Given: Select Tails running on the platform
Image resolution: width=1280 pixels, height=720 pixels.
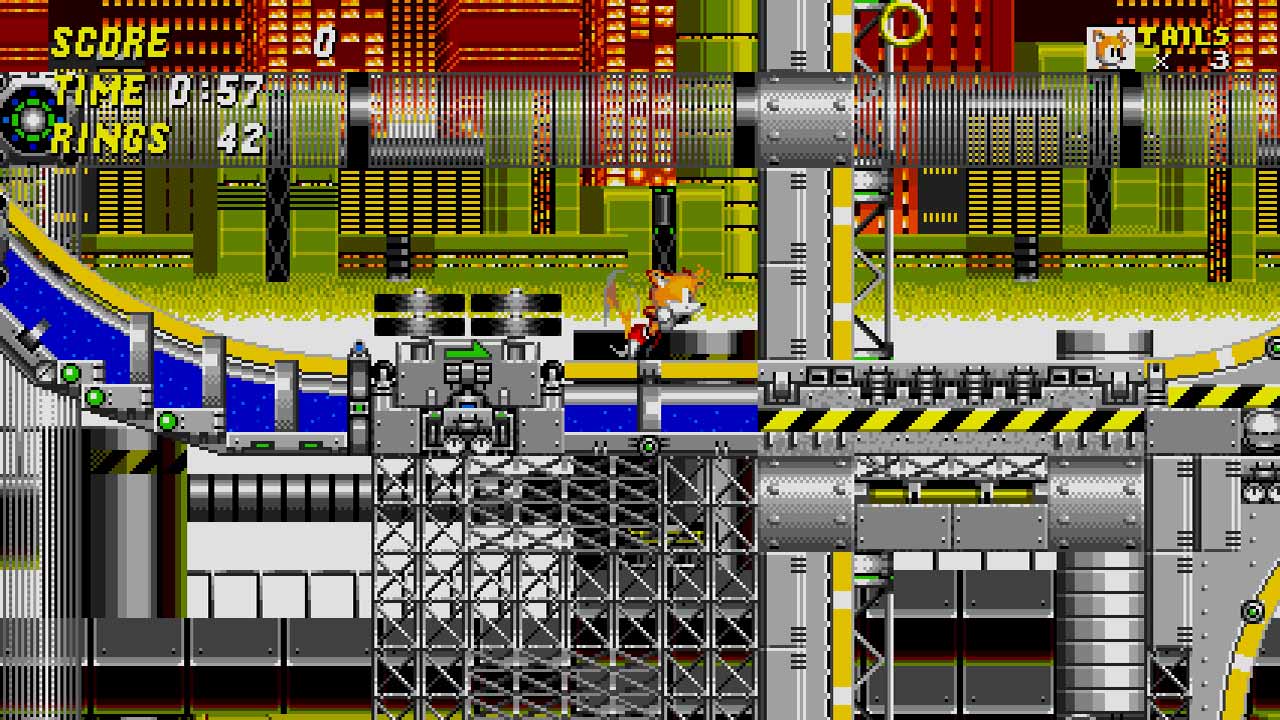Looking at the screenshot, I should (662, 312).
